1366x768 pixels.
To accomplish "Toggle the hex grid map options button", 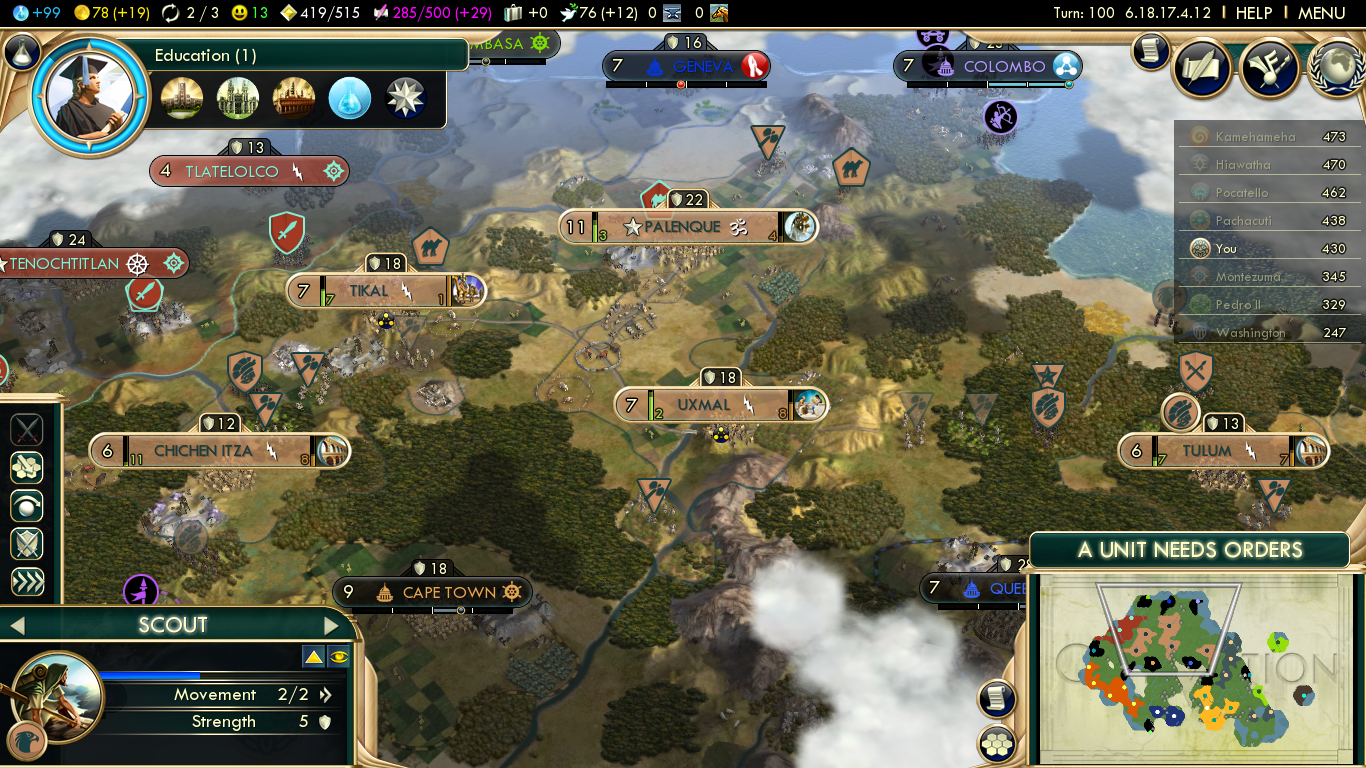I will [997, 743].
